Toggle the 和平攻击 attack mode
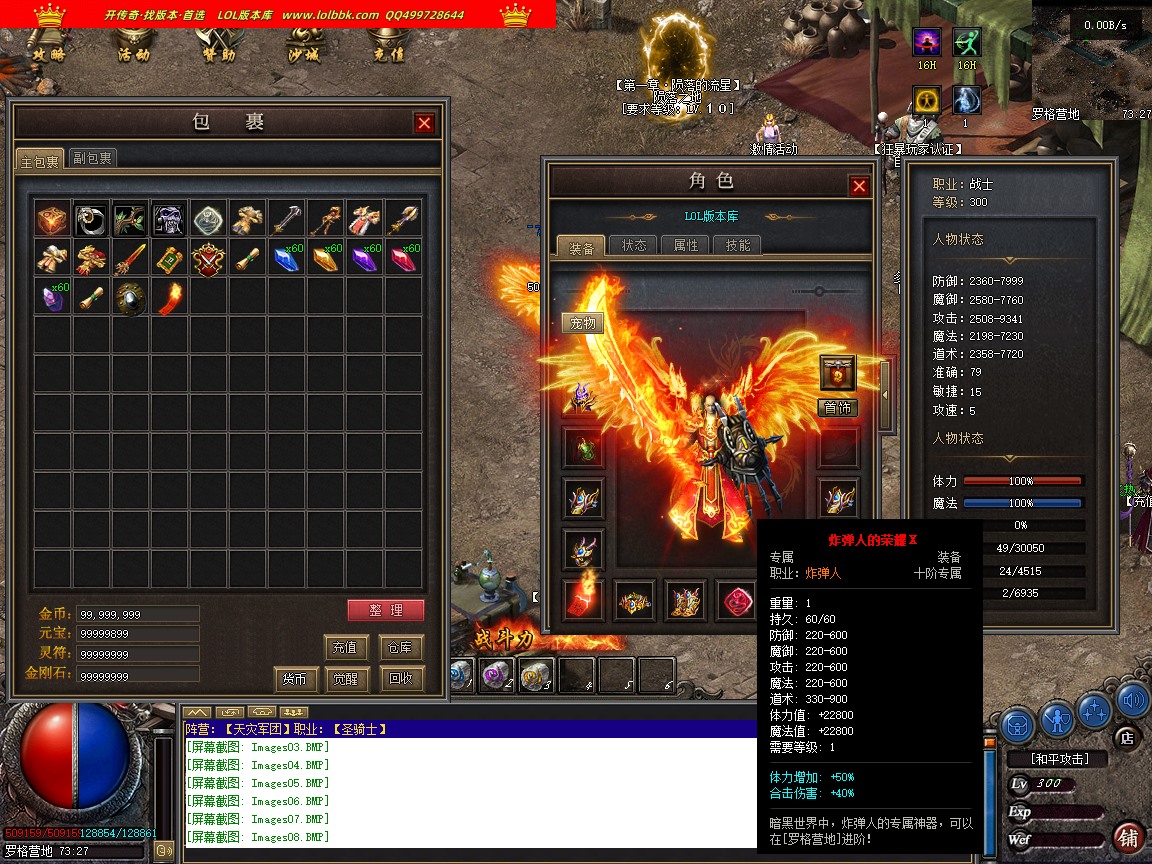The width and height of the screenshot is (1152, 864). coord(1060,759)
